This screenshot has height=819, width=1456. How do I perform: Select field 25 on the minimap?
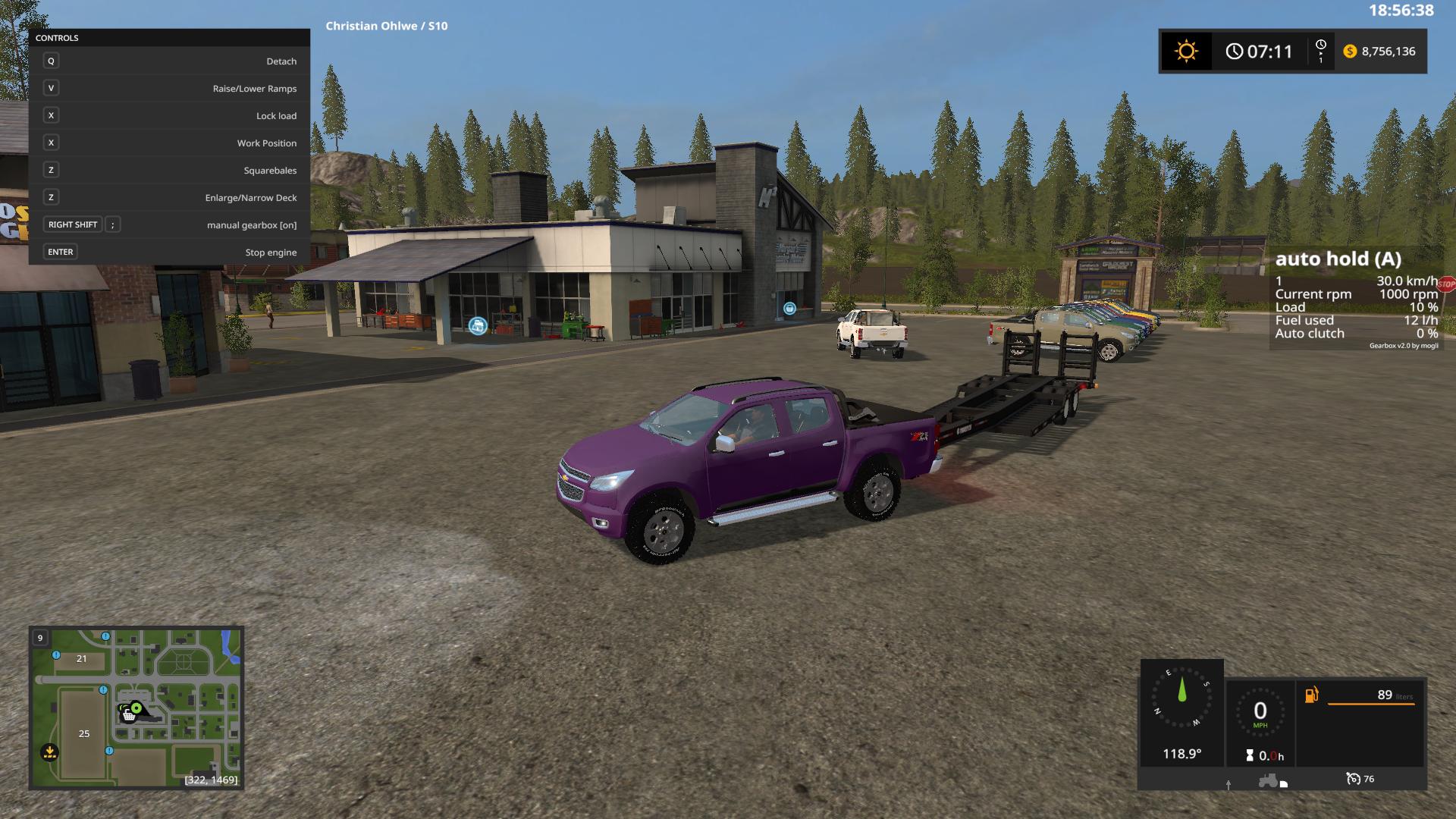(x=84, y=733)
